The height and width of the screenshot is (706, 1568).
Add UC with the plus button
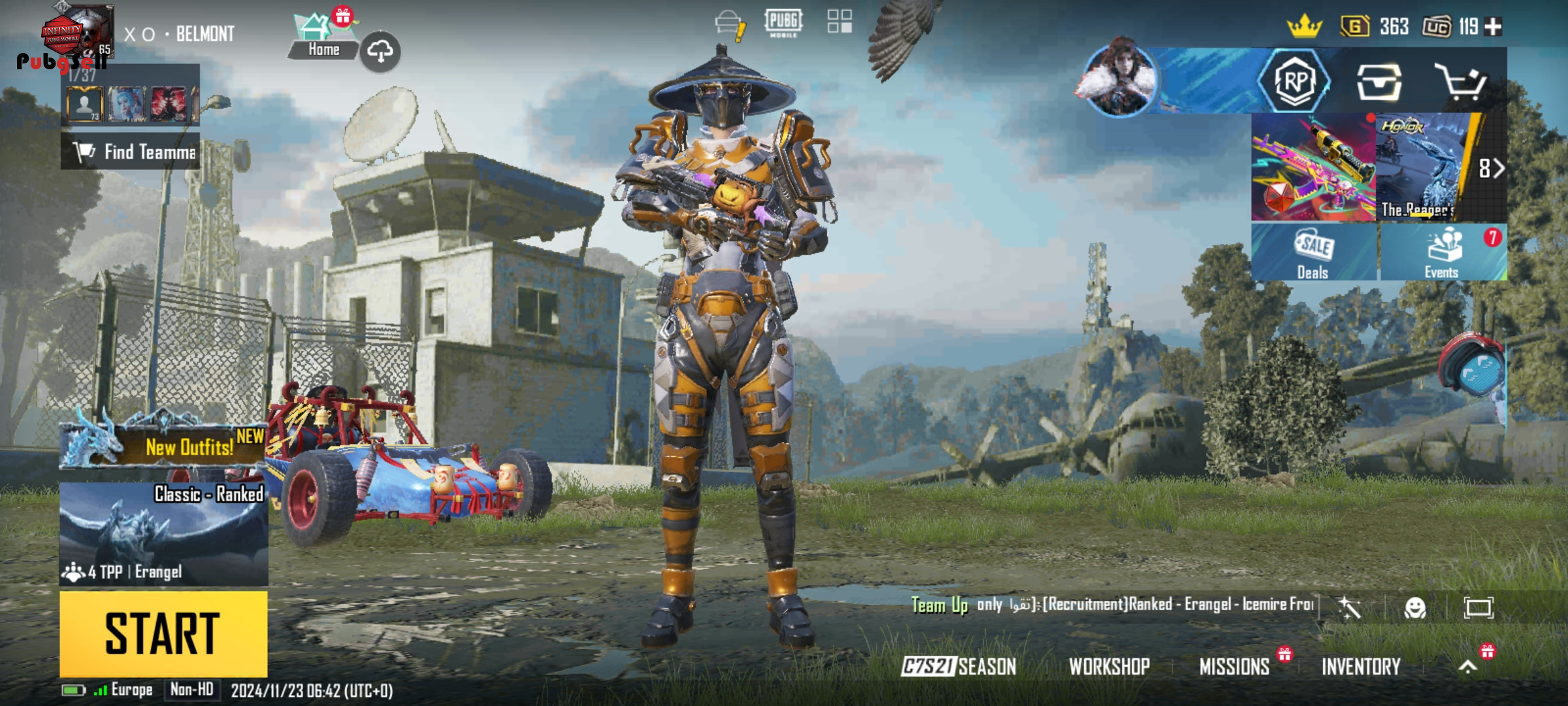1493,27
